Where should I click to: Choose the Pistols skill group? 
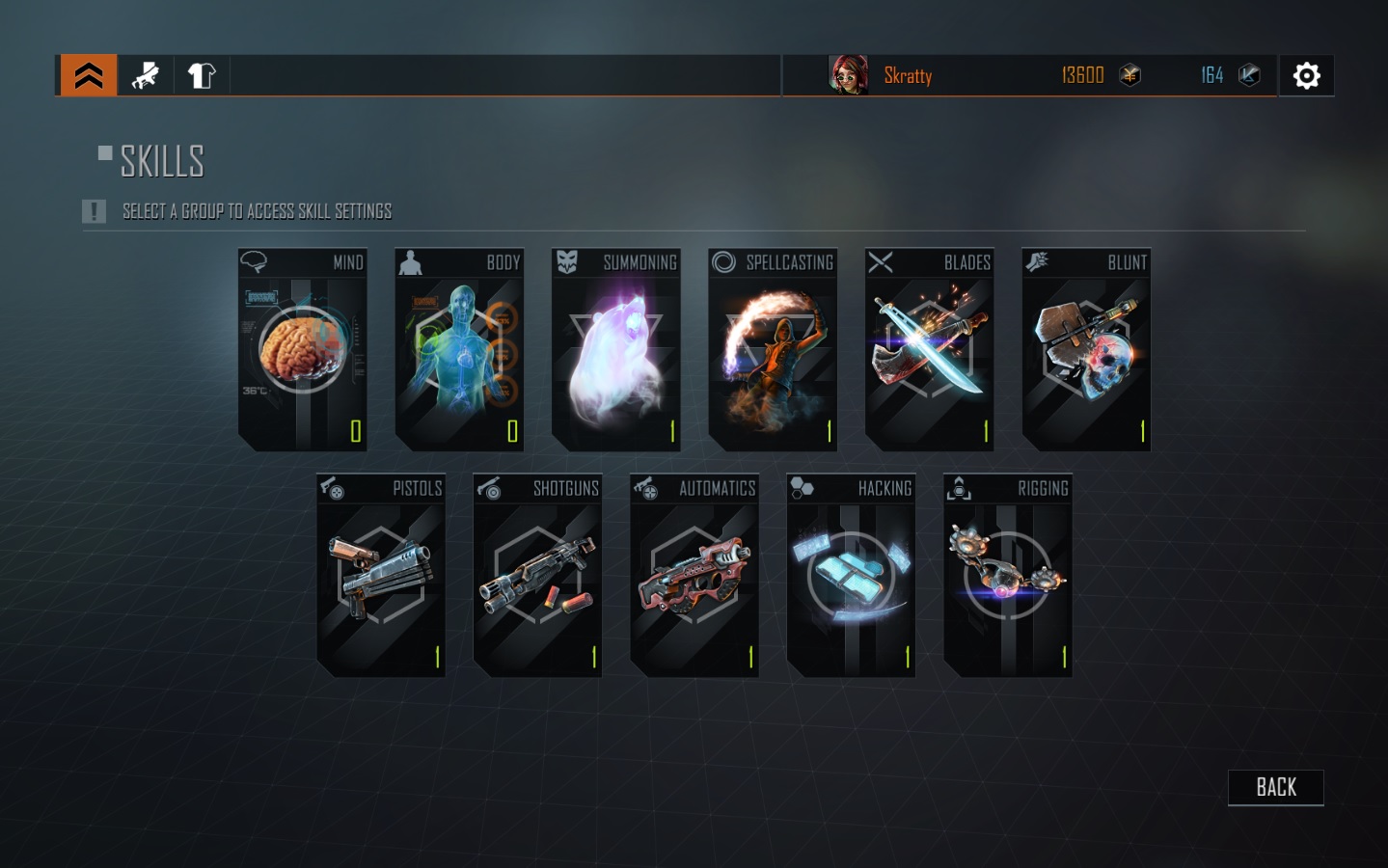pos(381,576)
